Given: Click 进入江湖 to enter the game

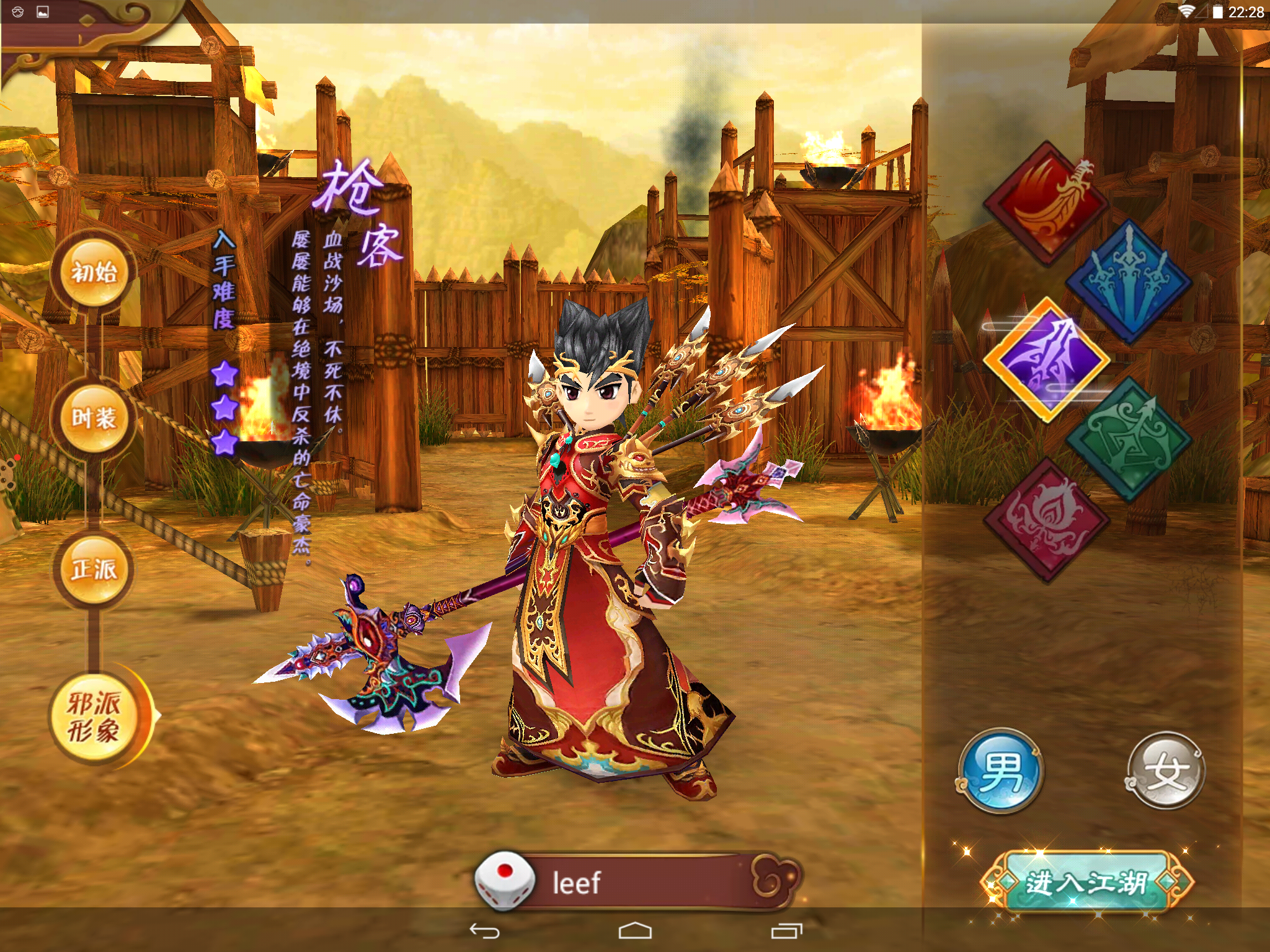Looking at the screenshot, I should 1086,883.
